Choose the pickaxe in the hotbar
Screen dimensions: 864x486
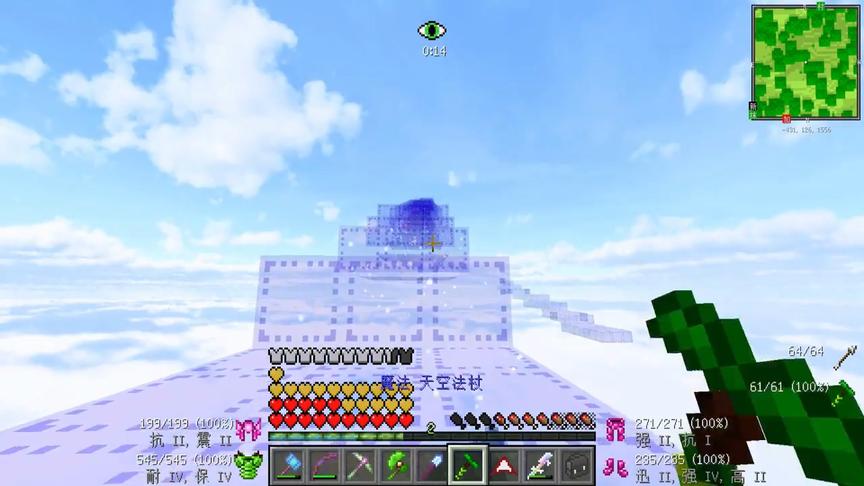click(x=360, y=466)
